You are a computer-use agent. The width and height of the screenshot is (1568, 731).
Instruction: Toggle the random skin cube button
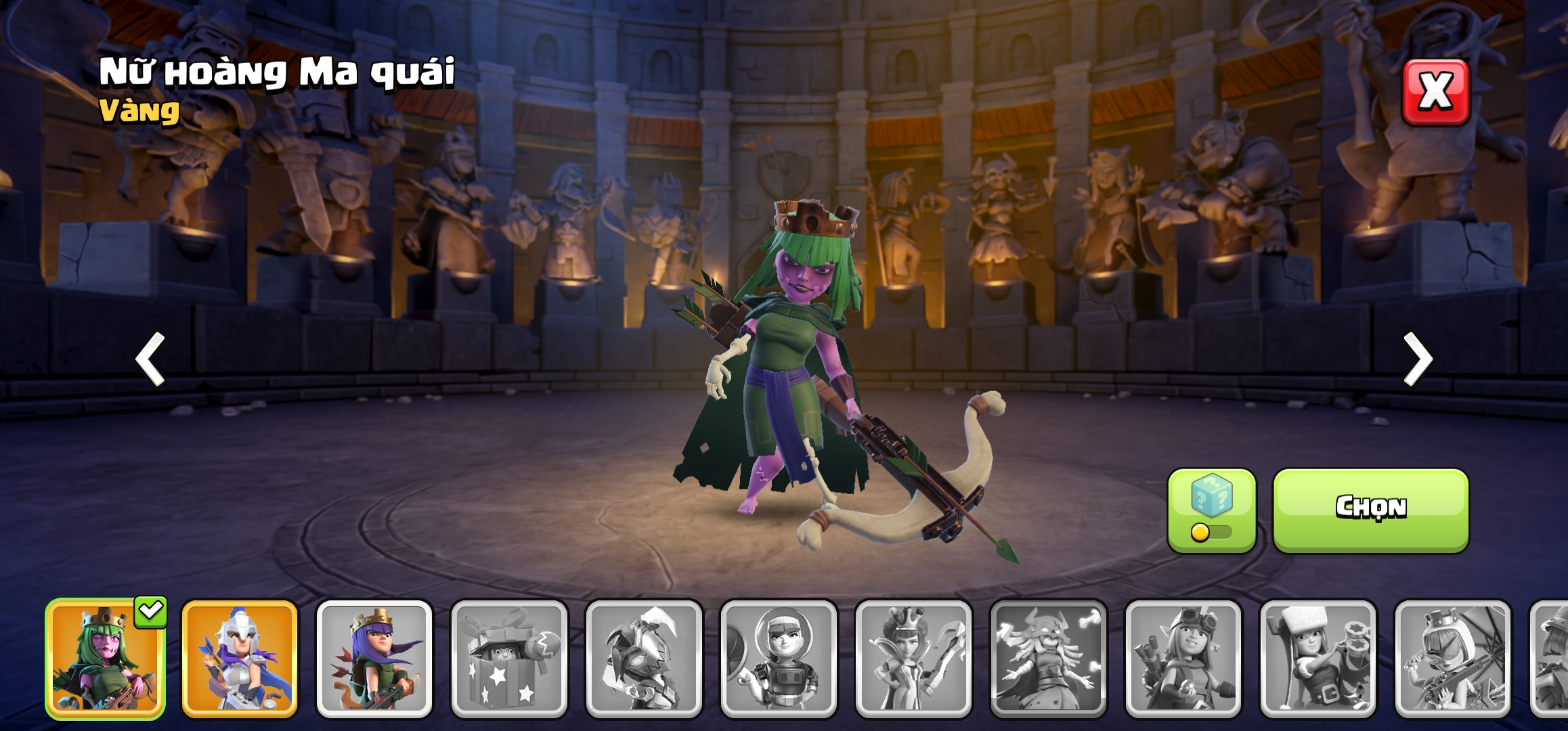pos(1211,510)
